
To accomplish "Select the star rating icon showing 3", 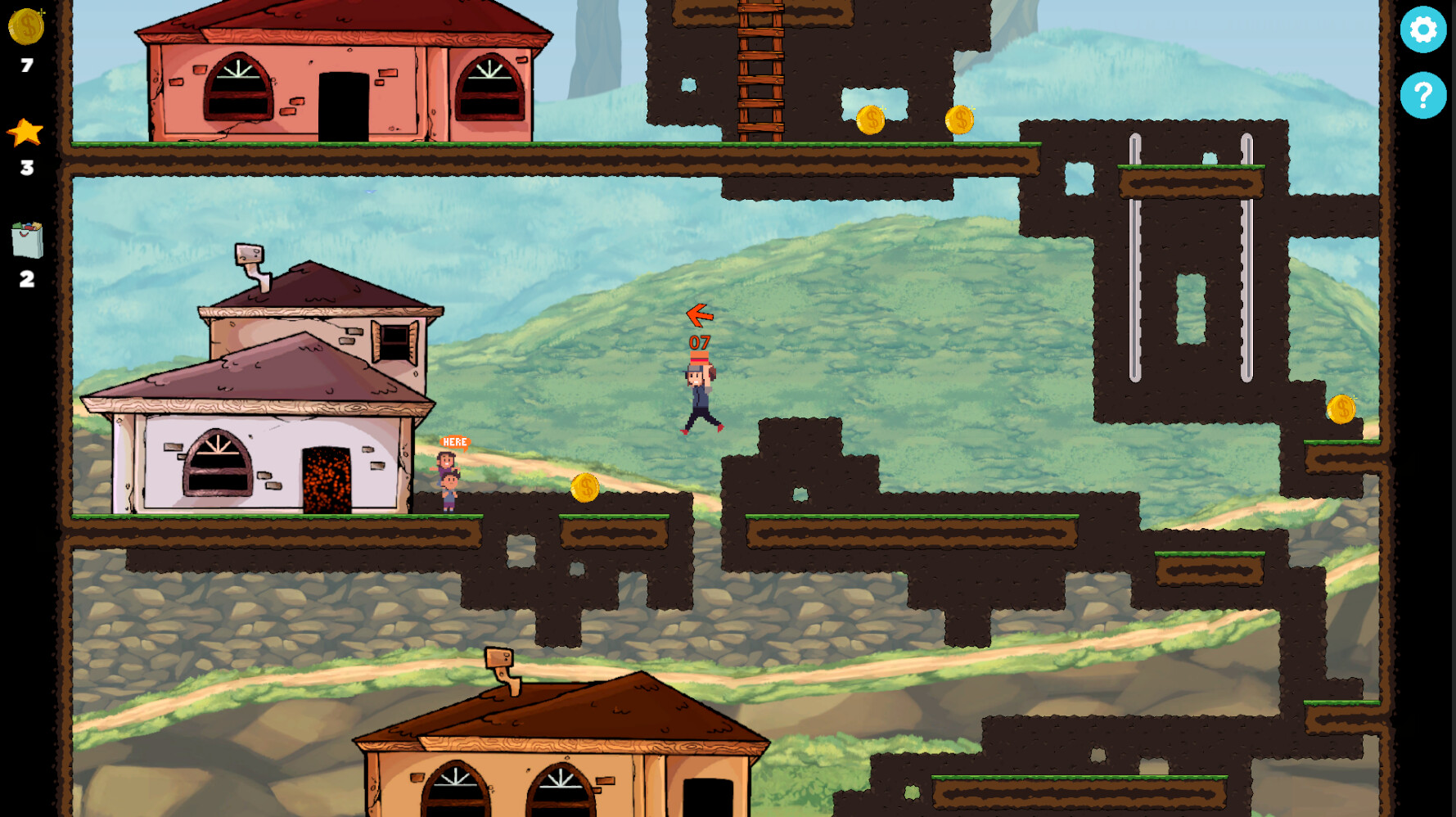I will [25, 131].
